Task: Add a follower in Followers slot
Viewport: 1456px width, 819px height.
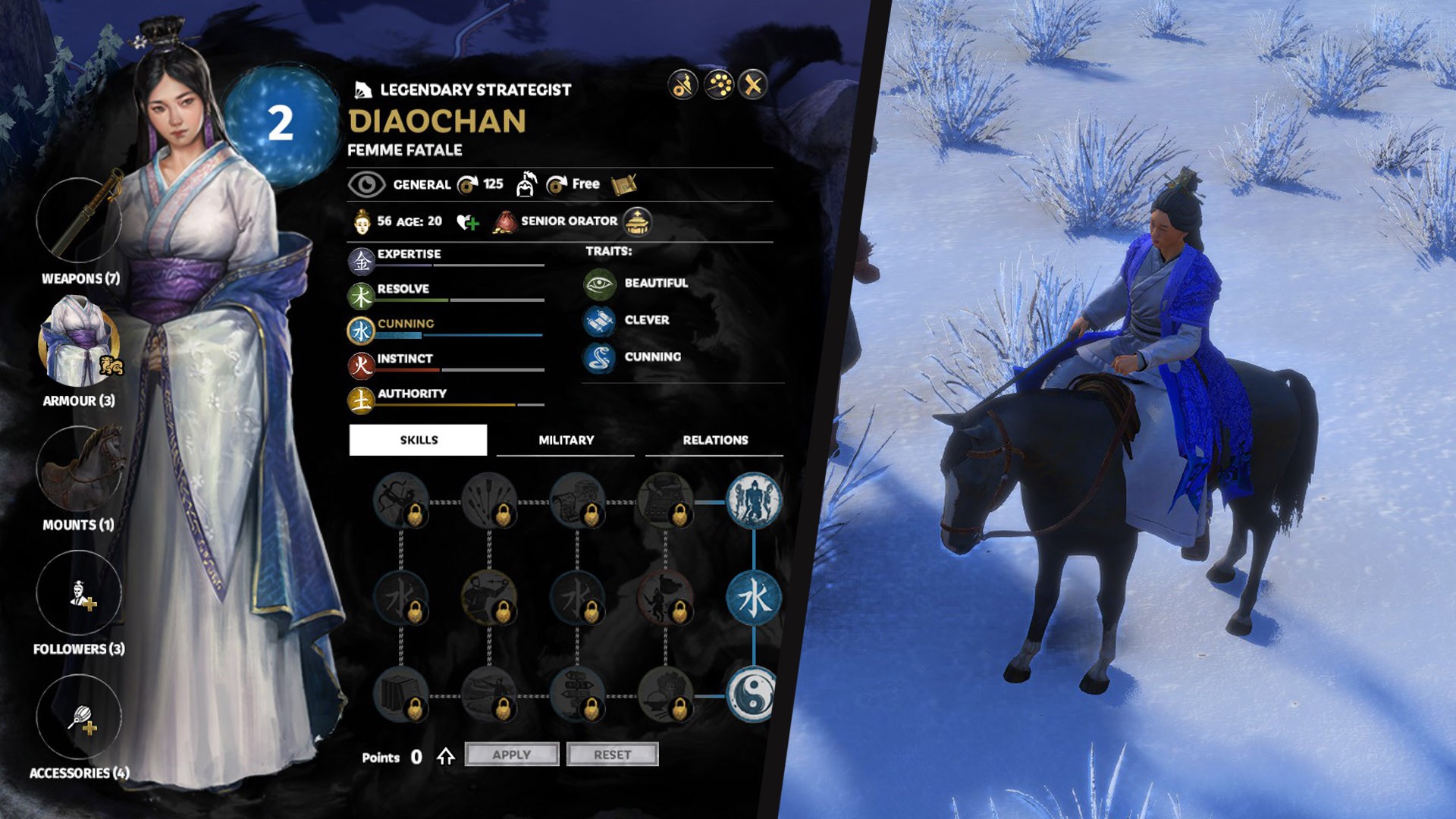Action: pyautogui.click(x=79, y=593)
